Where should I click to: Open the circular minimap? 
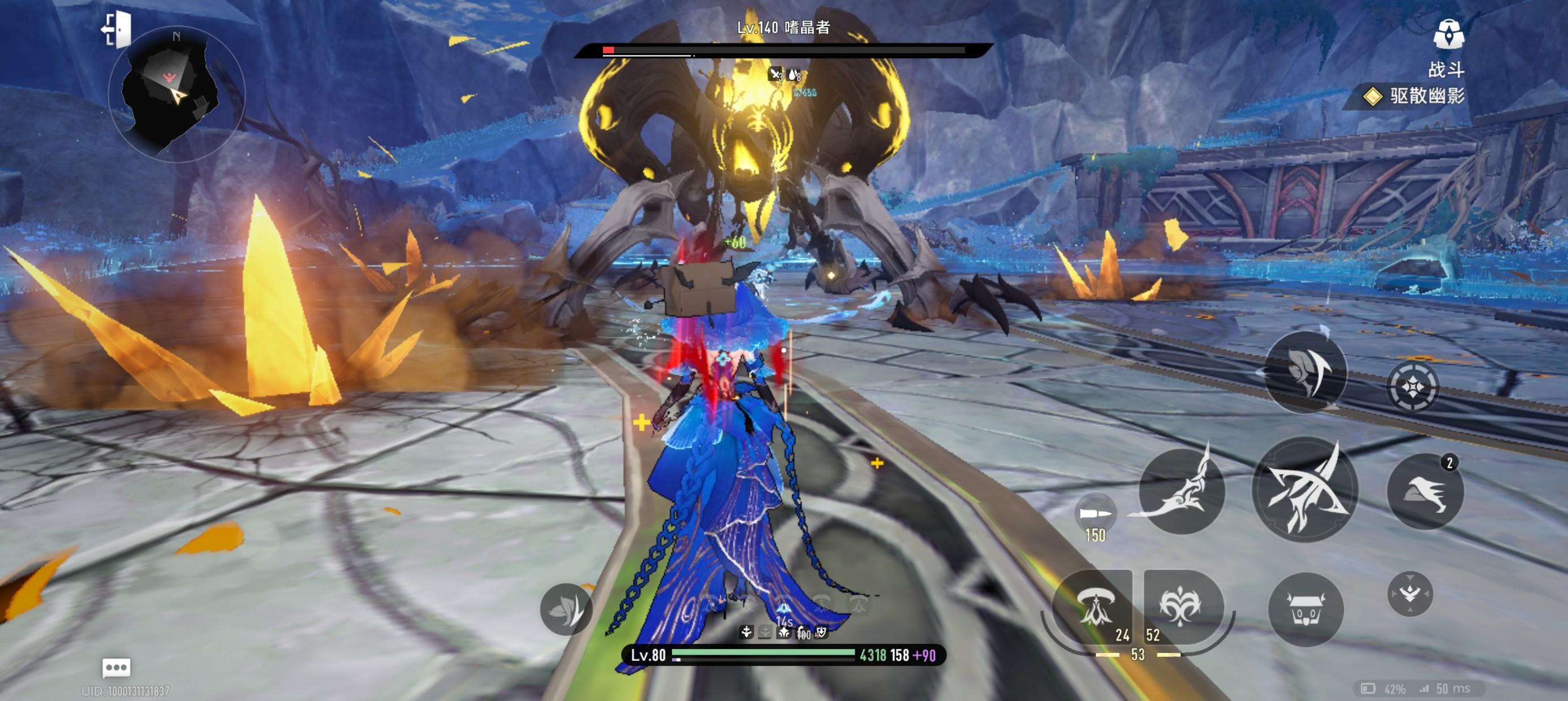click(176, 94)
